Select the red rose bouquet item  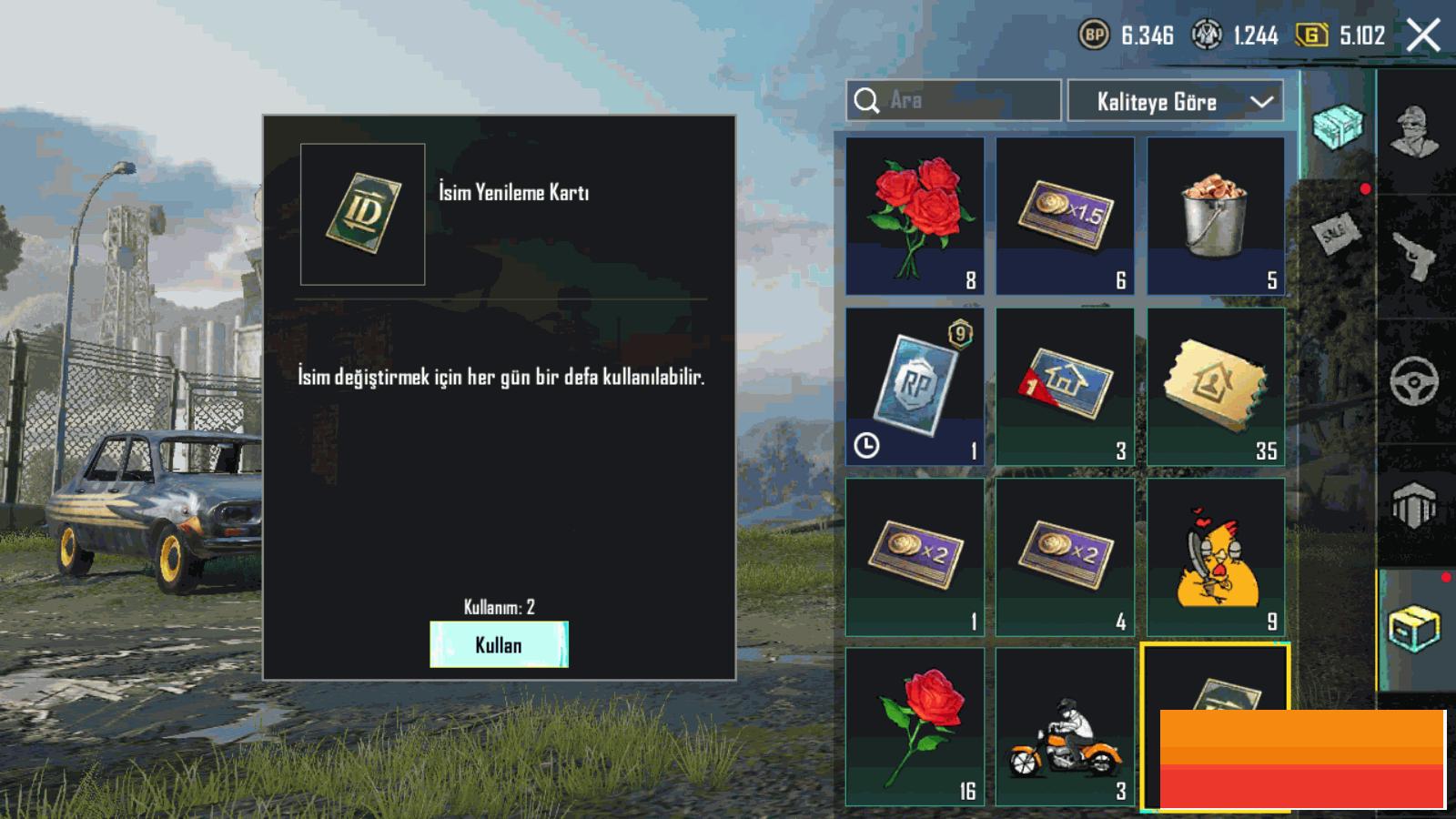click(x=915, y=216)
